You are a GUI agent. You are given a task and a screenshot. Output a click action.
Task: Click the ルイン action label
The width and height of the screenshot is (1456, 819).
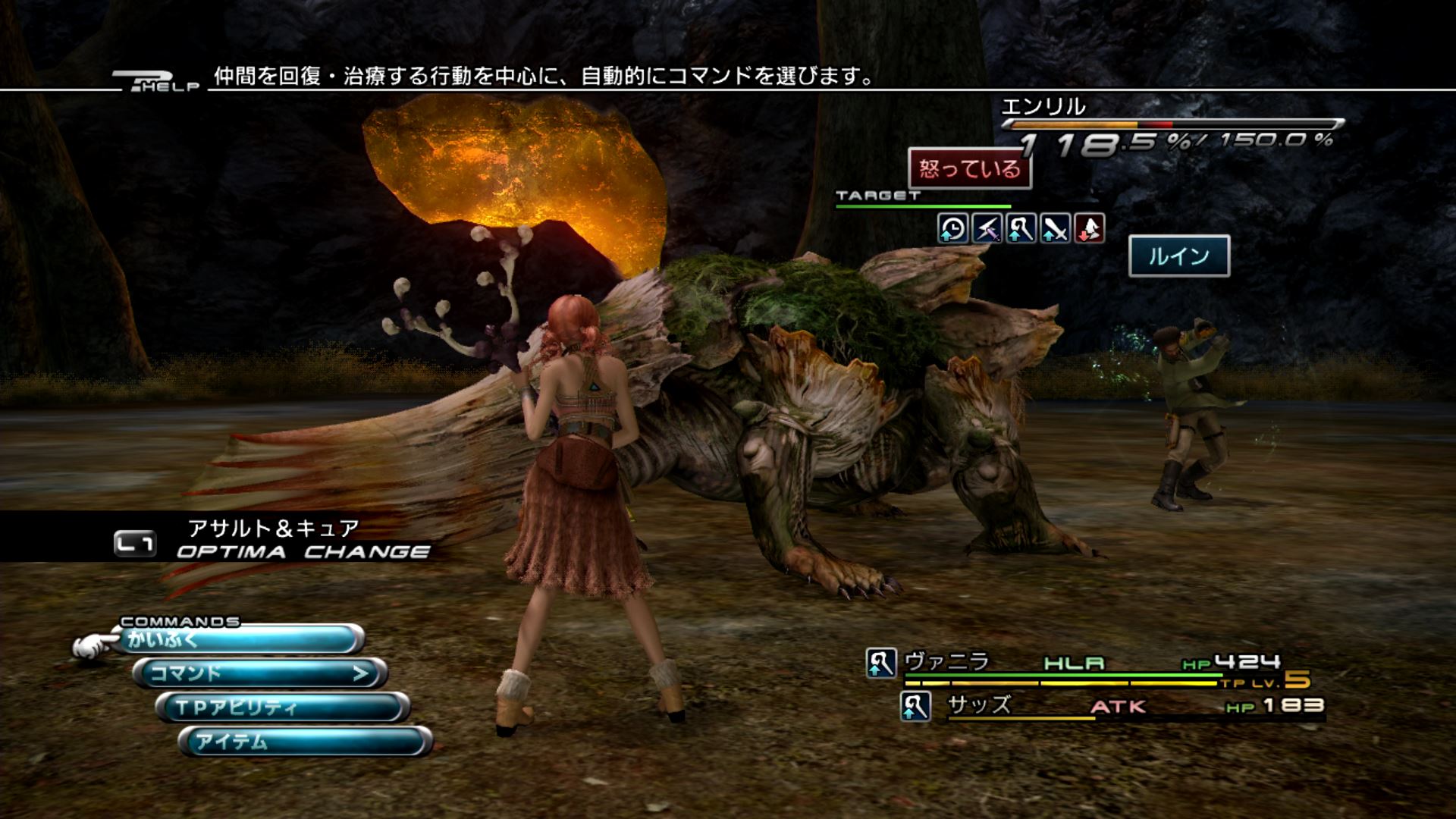tap(1179, 256)
